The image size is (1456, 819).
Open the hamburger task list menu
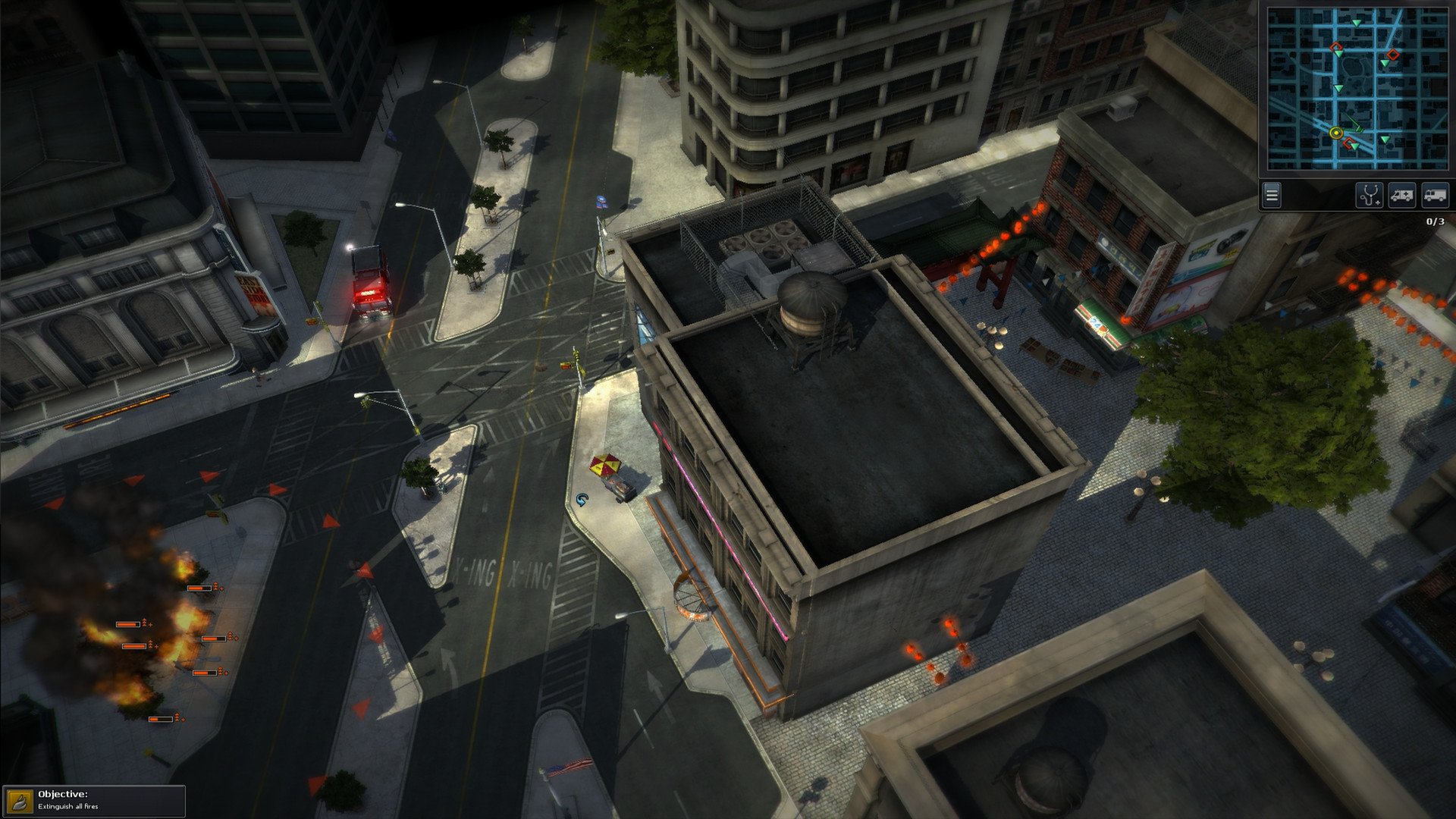click(1271, 196)
